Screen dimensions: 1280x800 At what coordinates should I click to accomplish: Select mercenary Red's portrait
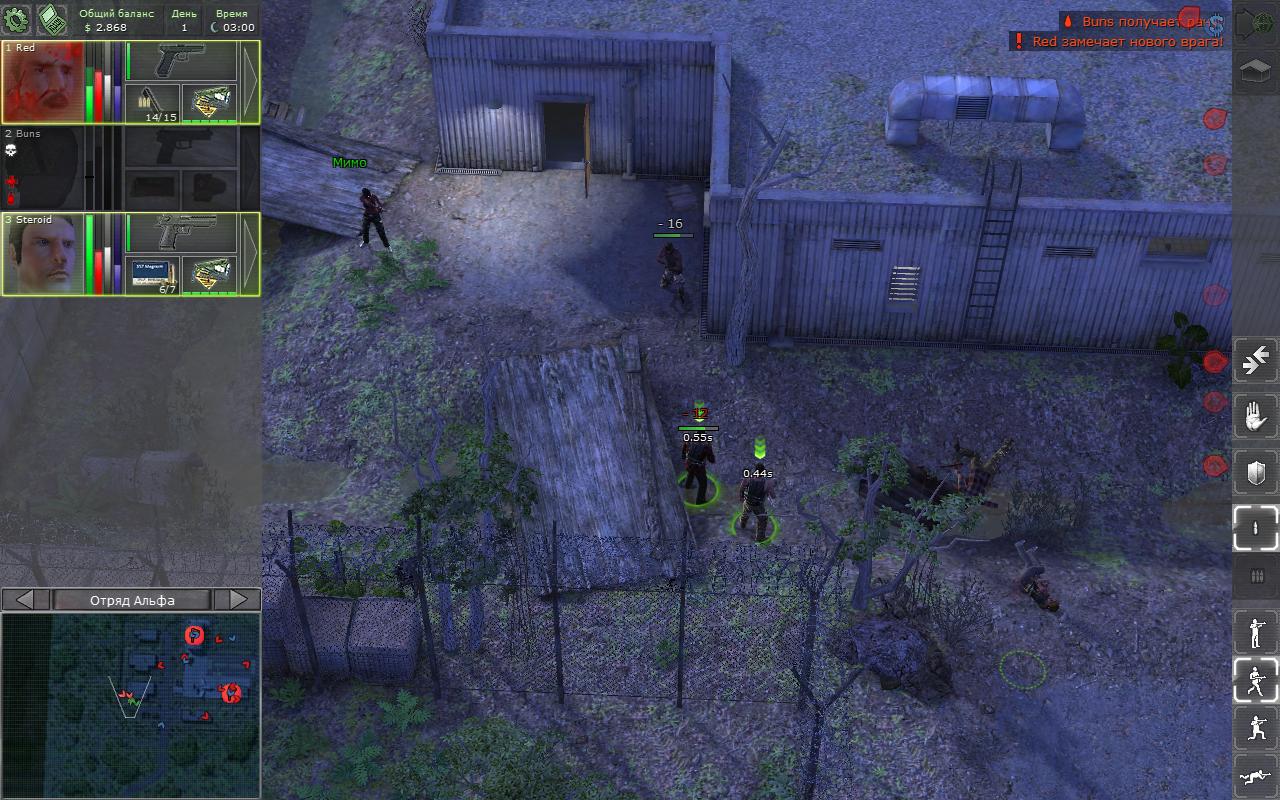click(x=42, y=83)
